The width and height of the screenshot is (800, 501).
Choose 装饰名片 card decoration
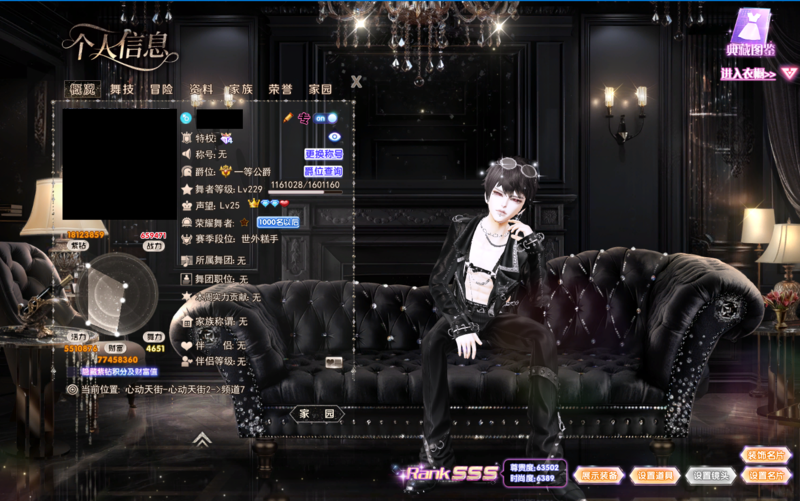point(767,455)
